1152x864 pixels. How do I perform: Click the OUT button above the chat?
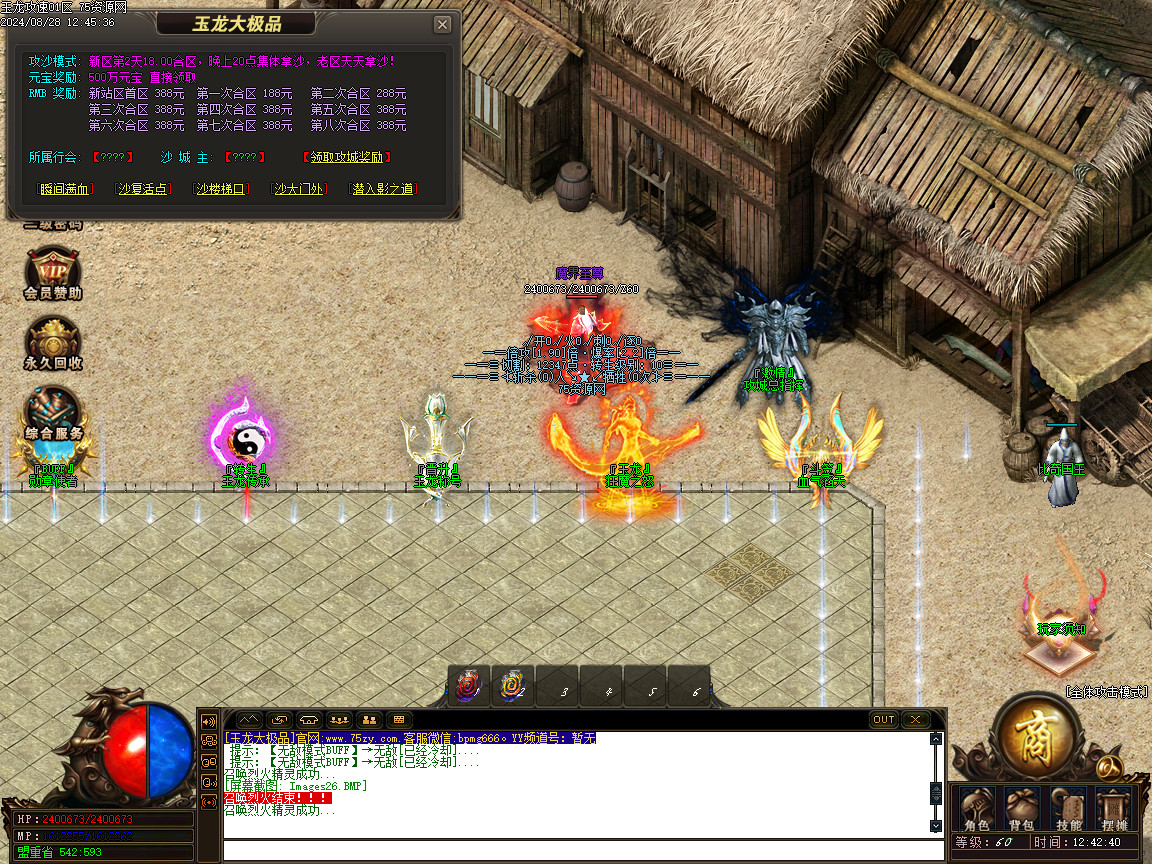click(884, 719)
